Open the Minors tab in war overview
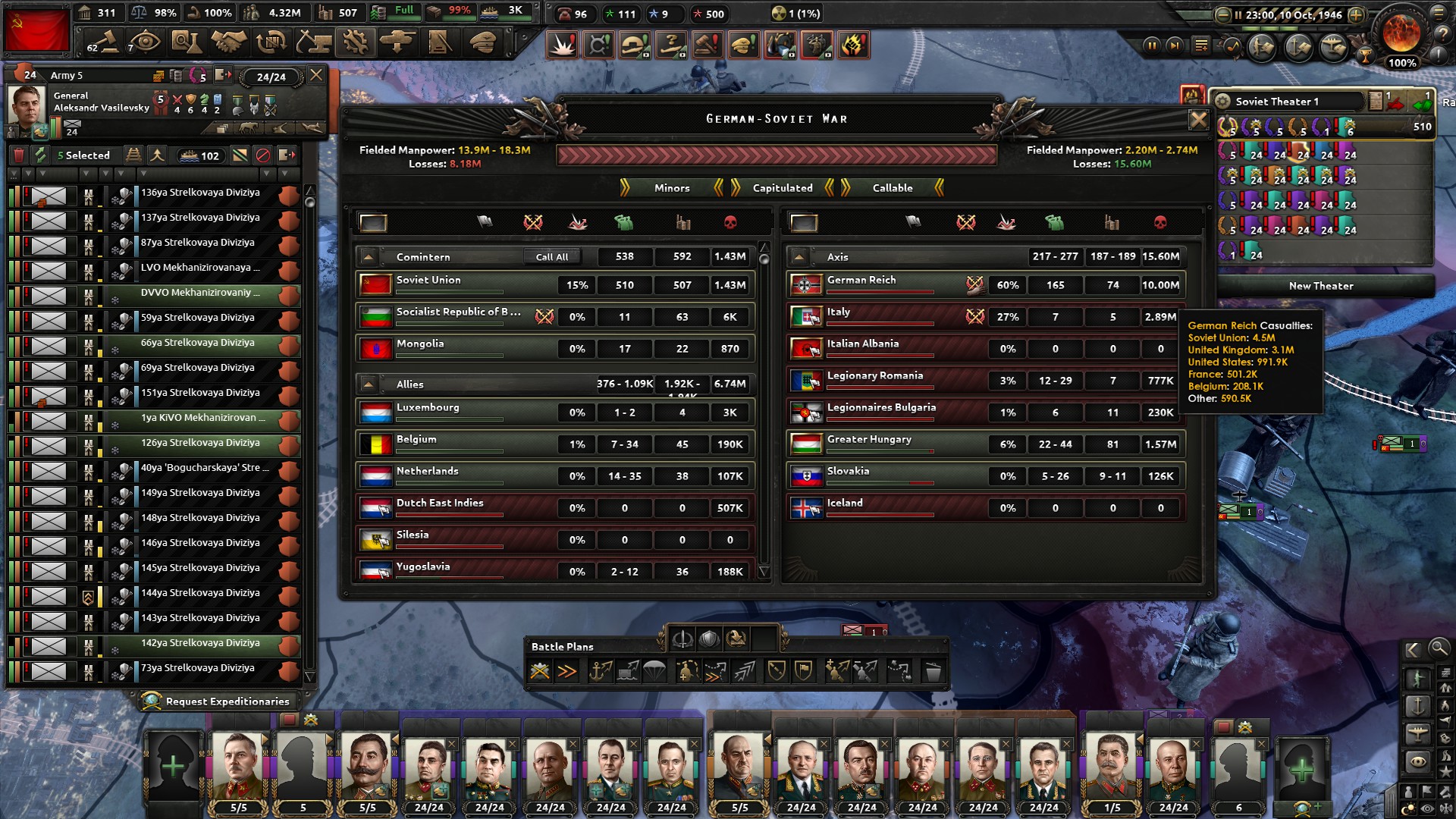Viewport: 1456px width, 819px height. tap(671, 188)
